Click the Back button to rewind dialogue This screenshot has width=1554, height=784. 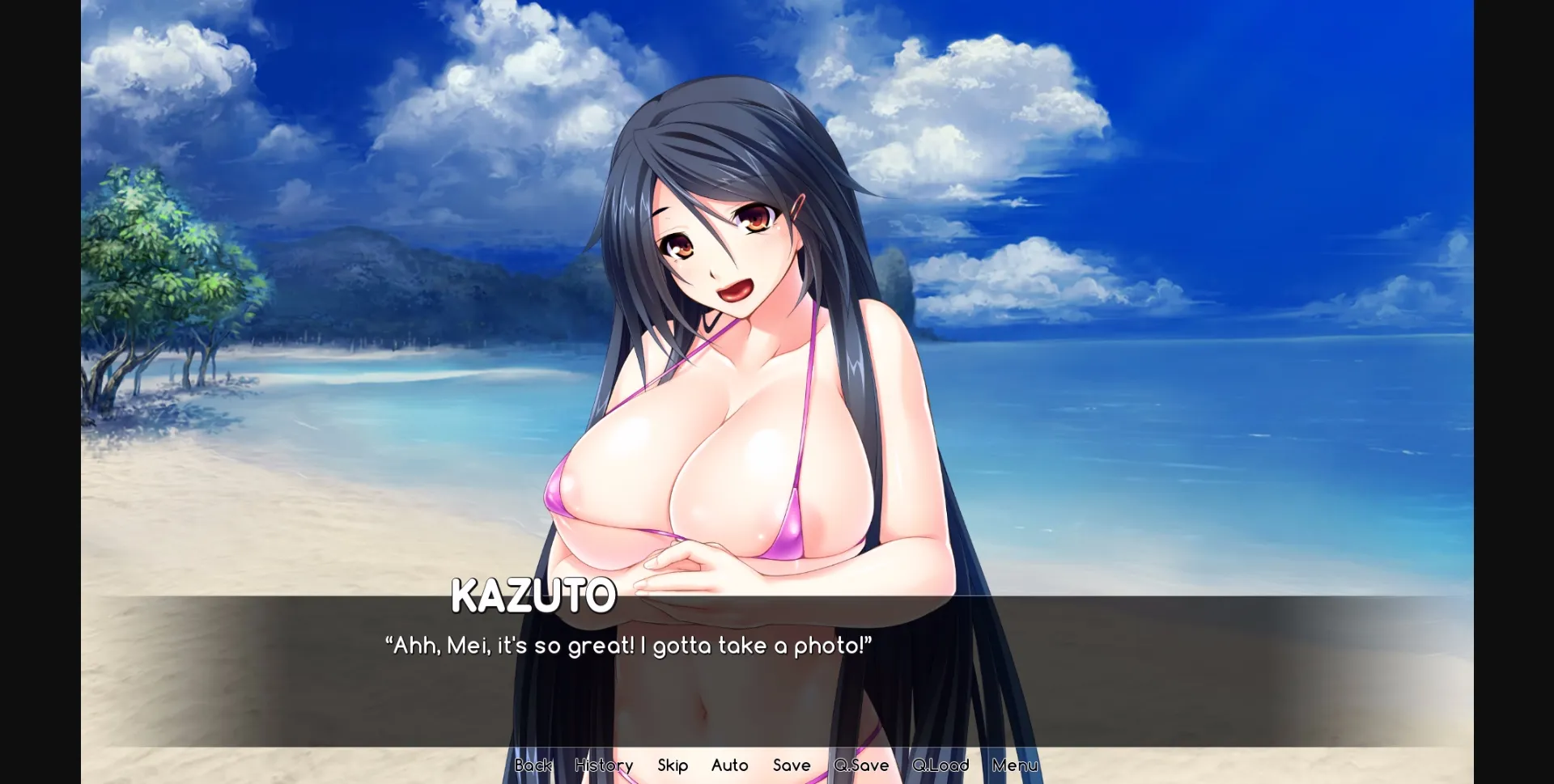click(x=533, y=765)
